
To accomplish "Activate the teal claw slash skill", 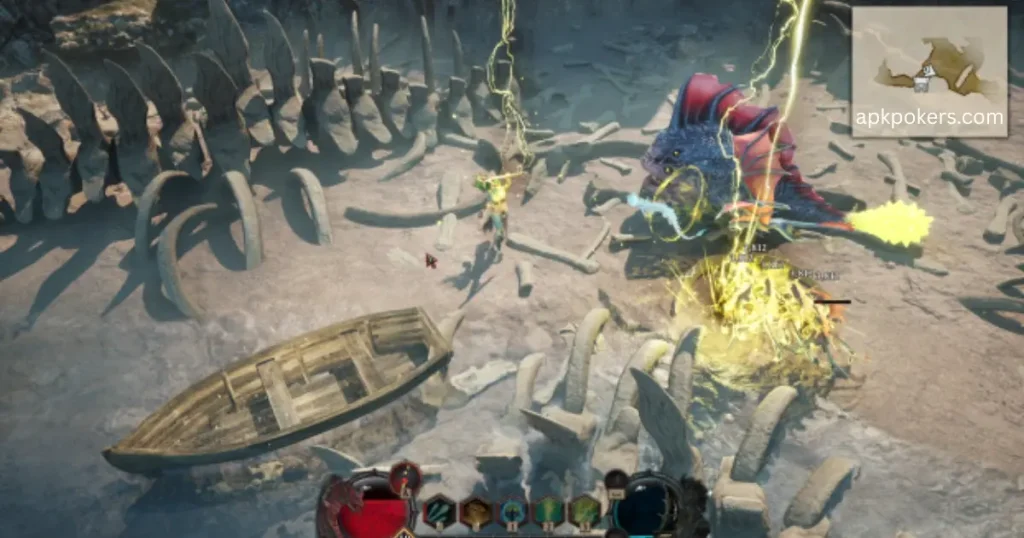I will [x=440, y=512].
